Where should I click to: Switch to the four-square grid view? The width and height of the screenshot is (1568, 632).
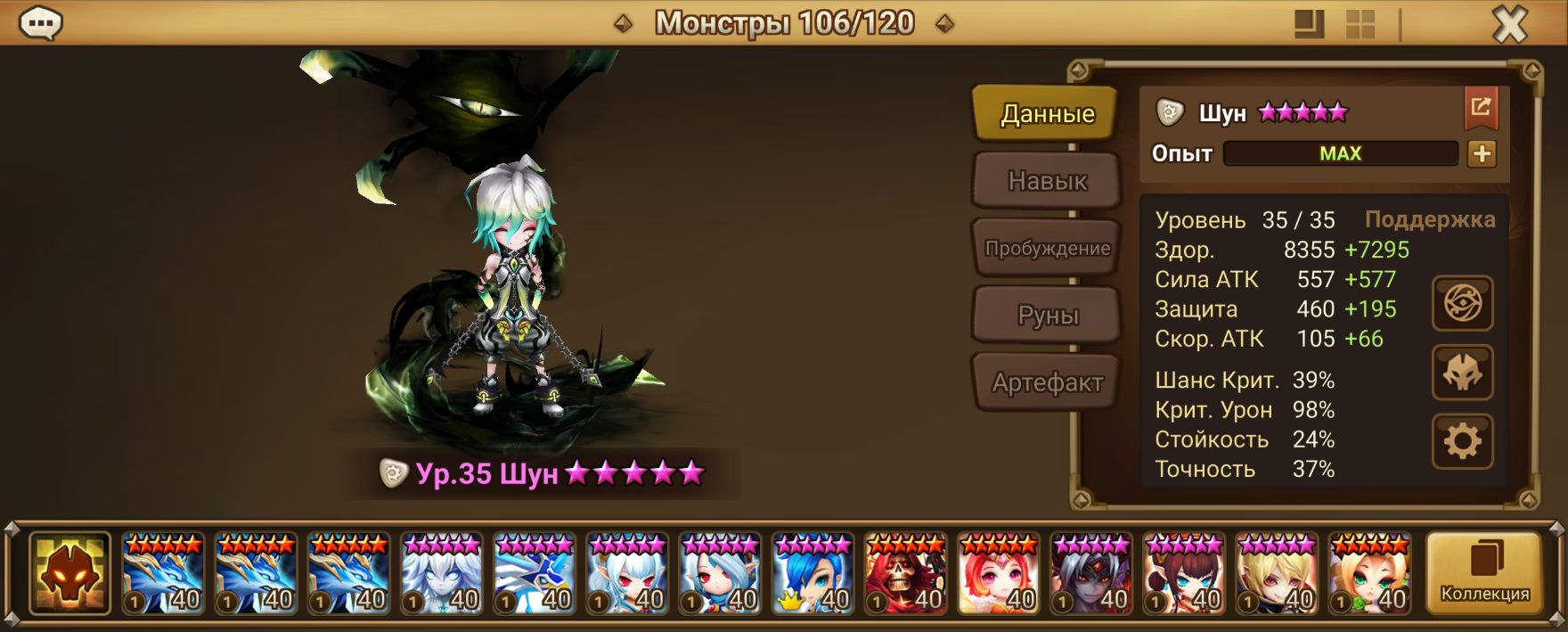(x=1360, y=24)
